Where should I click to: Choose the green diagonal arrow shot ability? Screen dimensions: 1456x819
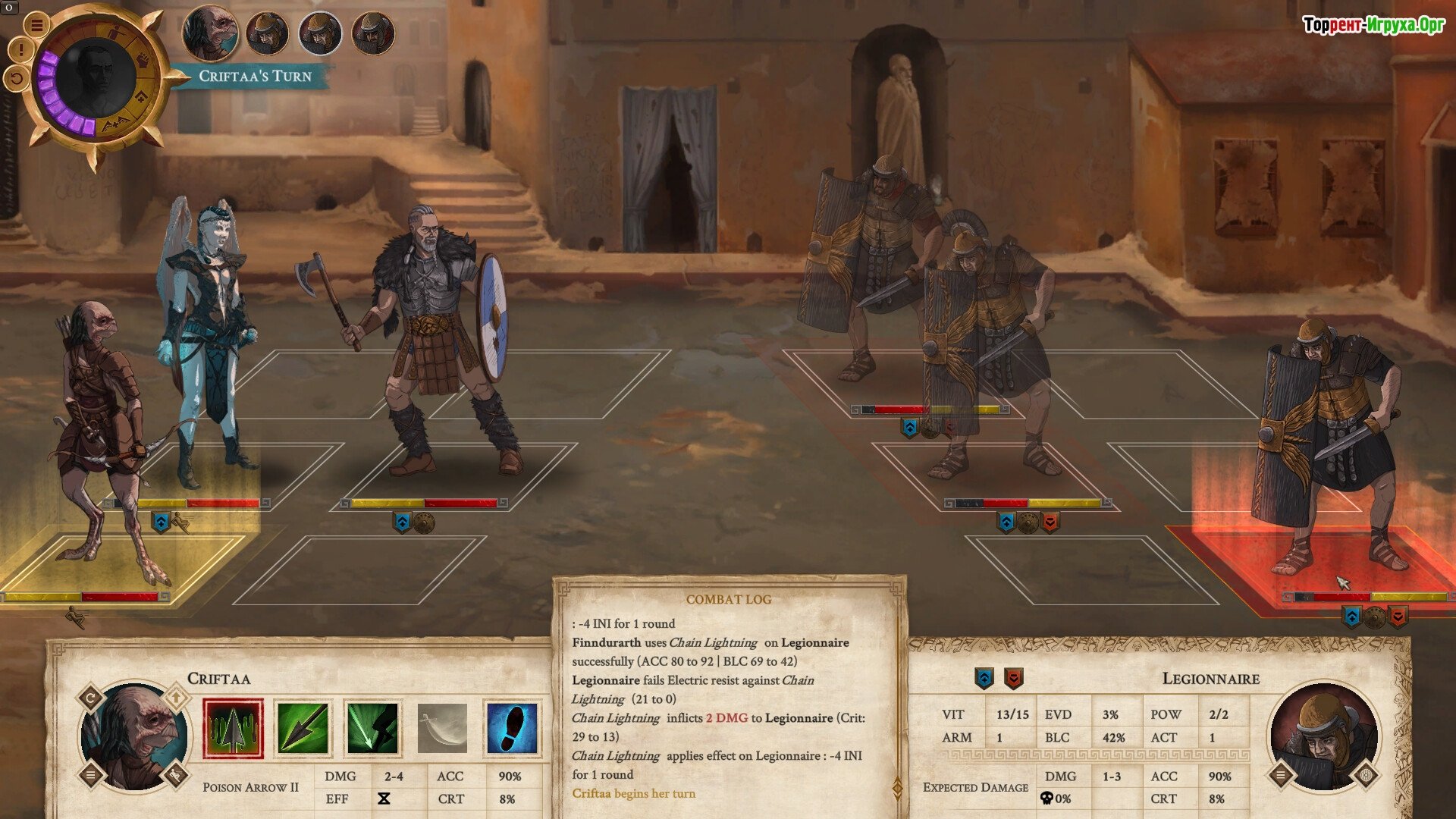(x=303, y=729)
